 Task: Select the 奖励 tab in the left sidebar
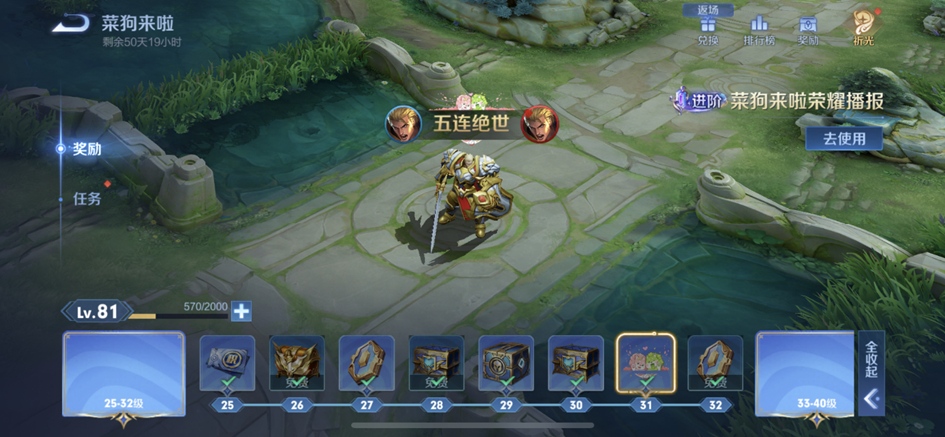point(86,149)
